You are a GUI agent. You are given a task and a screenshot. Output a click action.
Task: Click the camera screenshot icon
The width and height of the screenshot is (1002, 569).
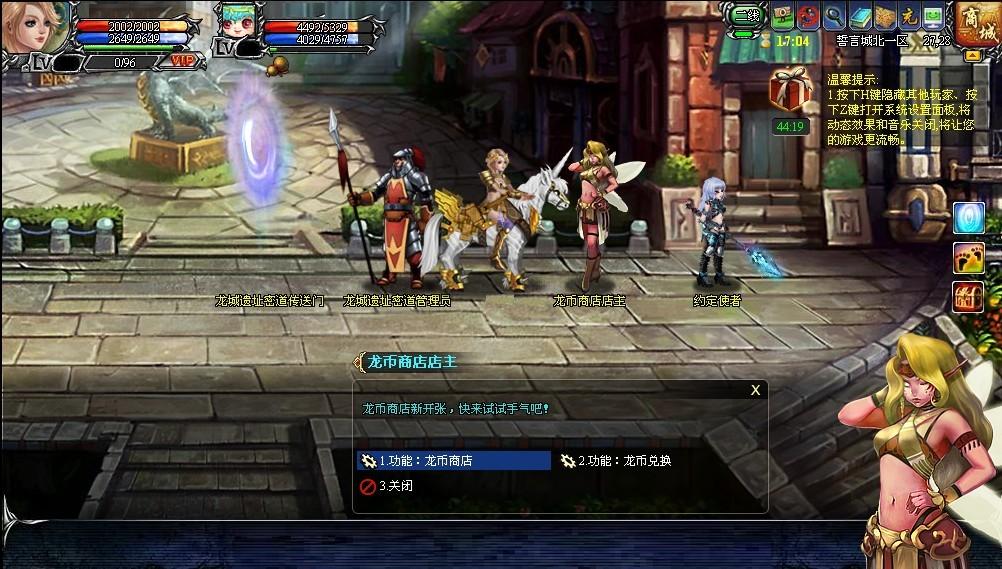783,17
